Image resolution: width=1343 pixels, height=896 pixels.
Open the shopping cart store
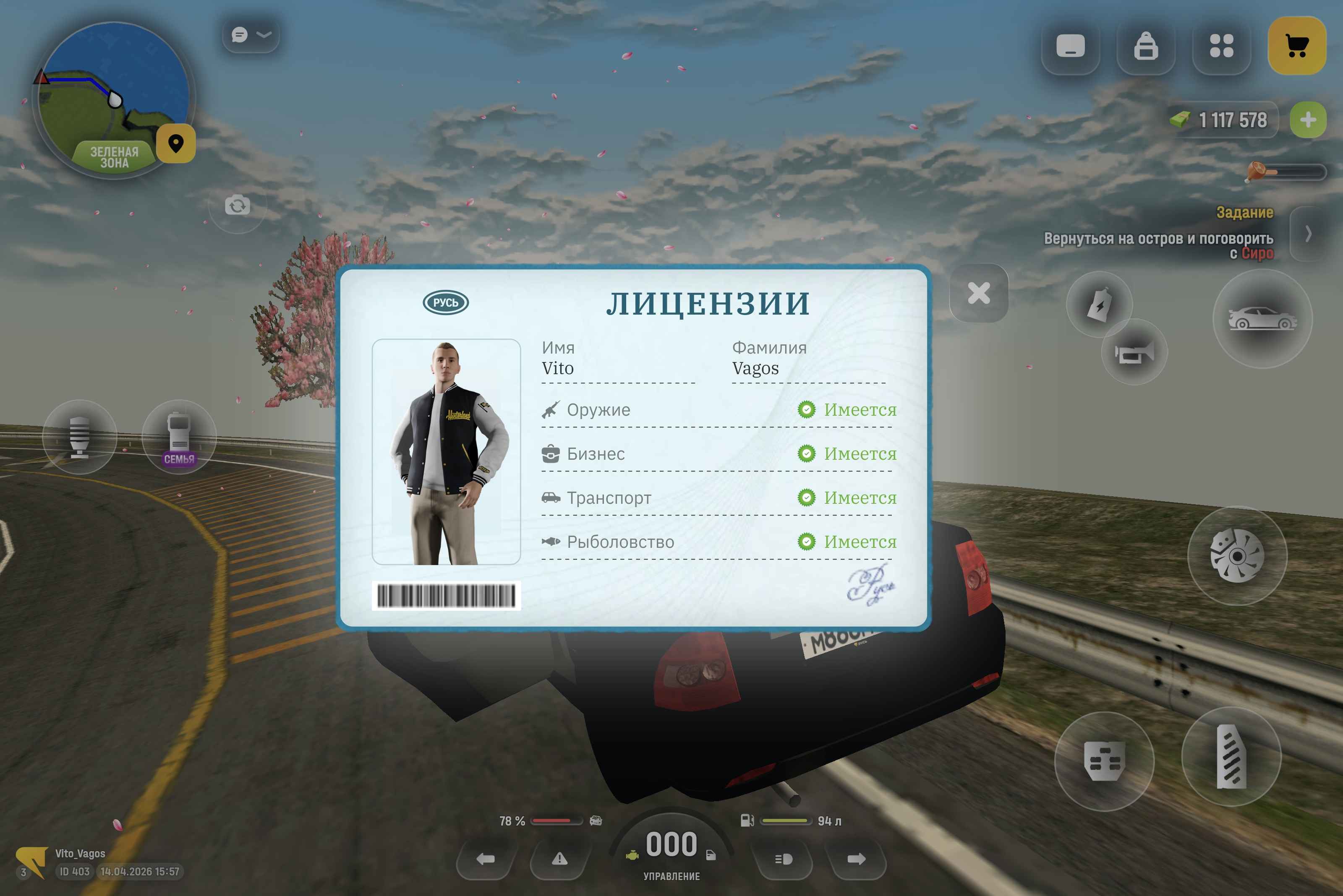[1296, 46]
